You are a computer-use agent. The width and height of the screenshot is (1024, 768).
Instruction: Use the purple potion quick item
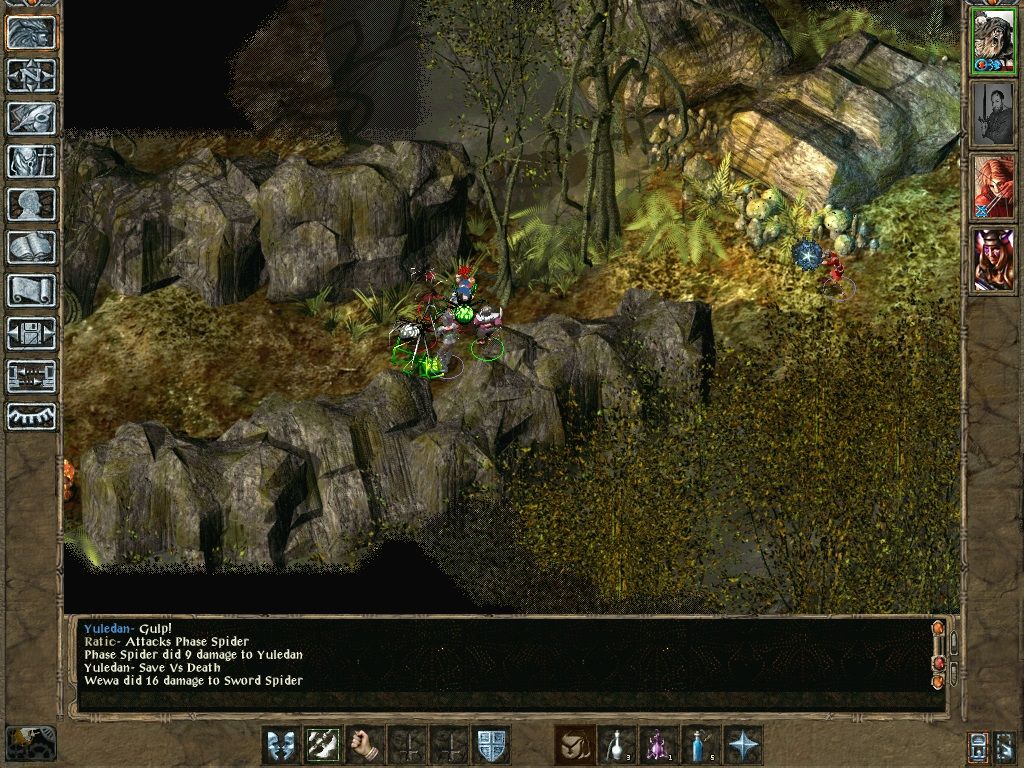pyautogui.click(x=659, y=746)
